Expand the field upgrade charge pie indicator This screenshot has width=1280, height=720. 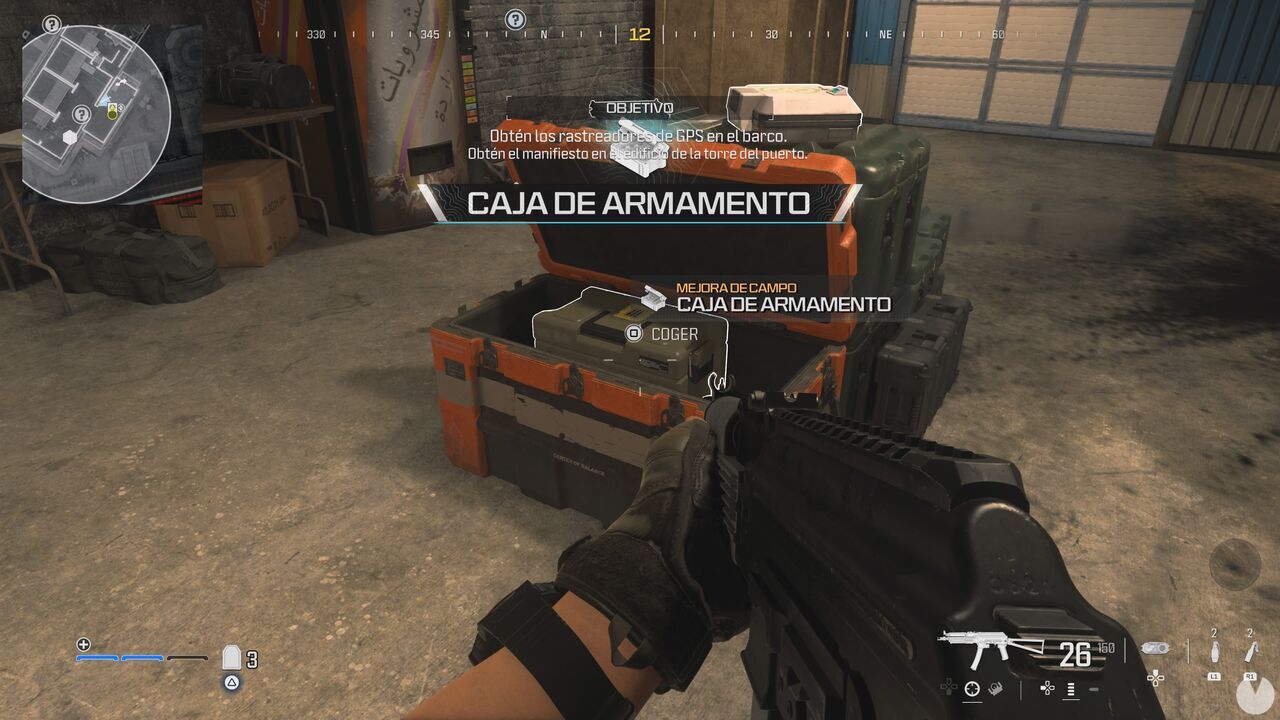click(x=1253, y=694)
